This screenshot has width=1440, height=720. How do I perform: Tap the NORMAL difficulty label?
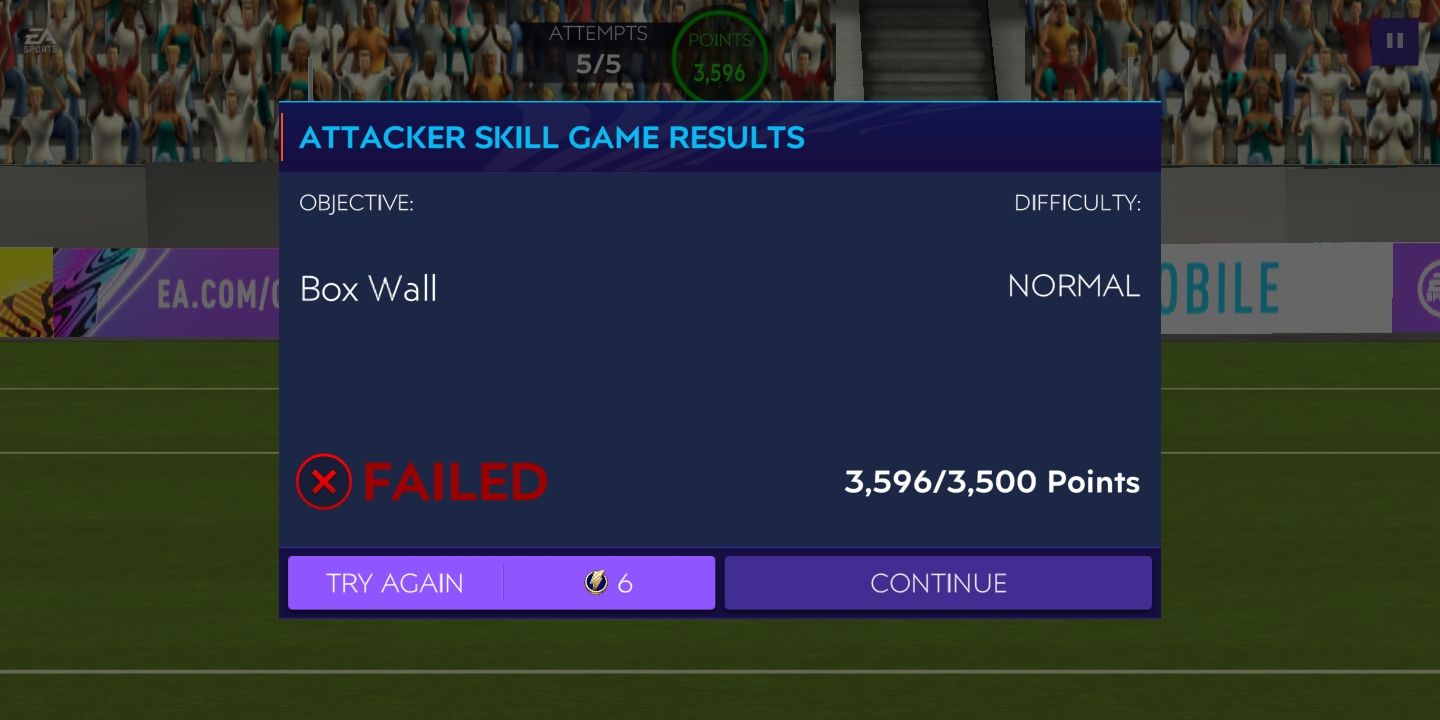pyautogui.click(x=1074, y=286)
